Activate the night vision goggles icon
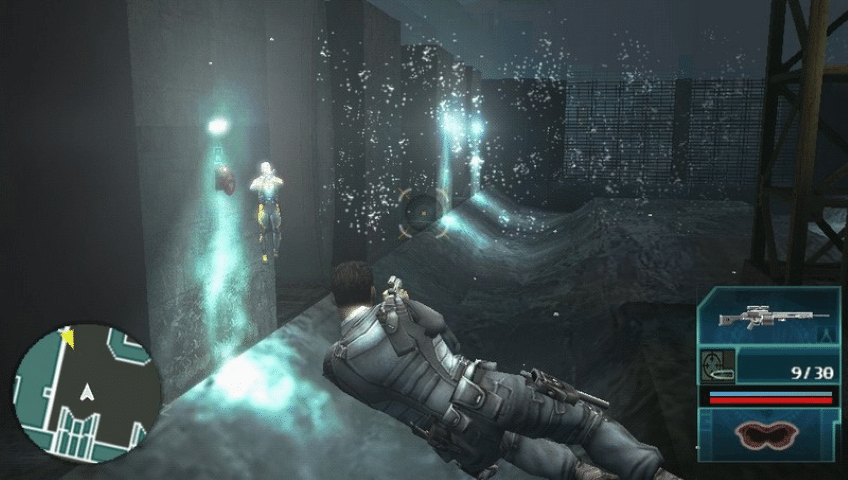The width and height of the screenshot is (848, 480). (768, 435)
